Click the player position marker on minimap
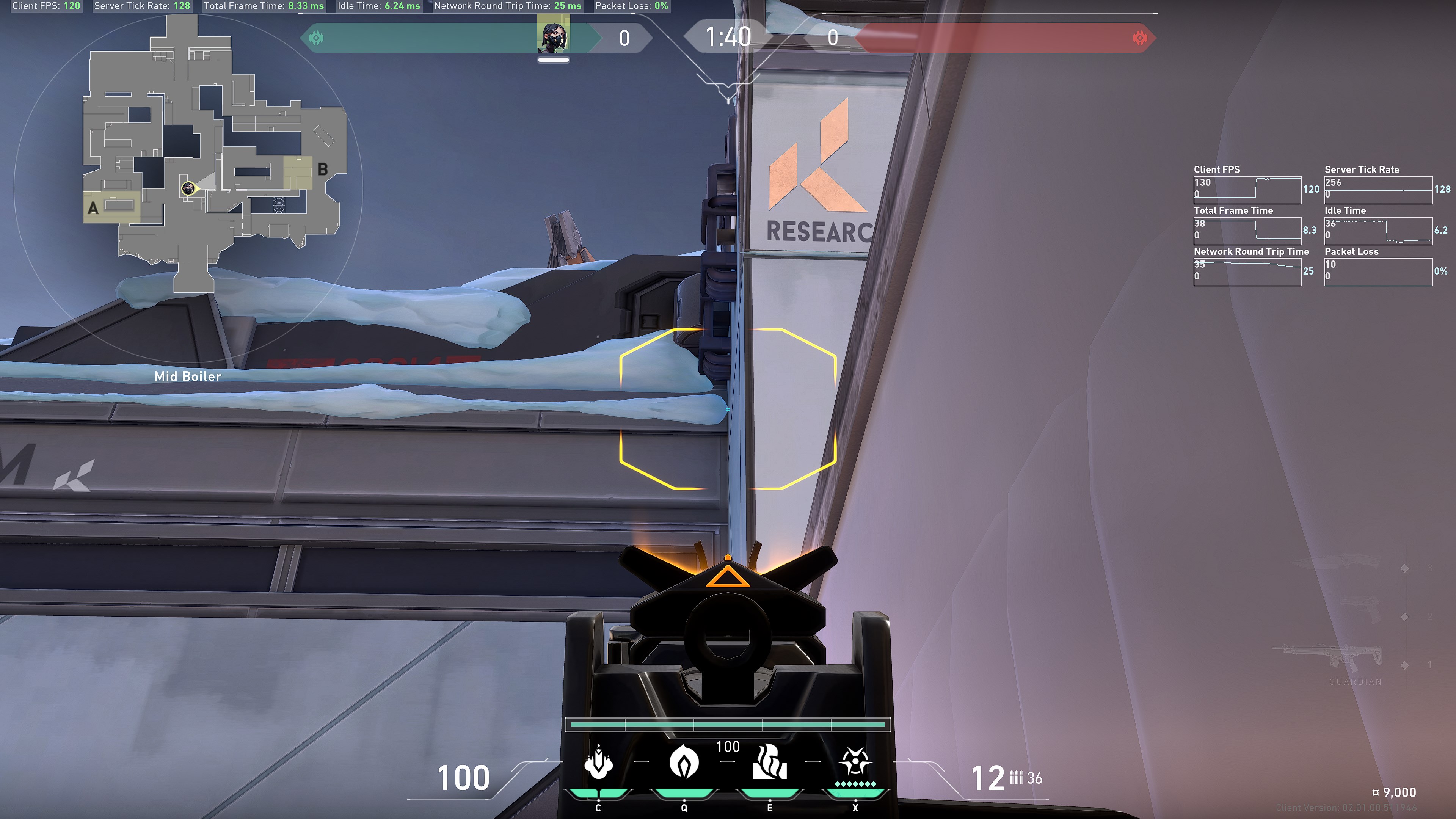Screen dimensions: 1456x819 tap(188, 188)
